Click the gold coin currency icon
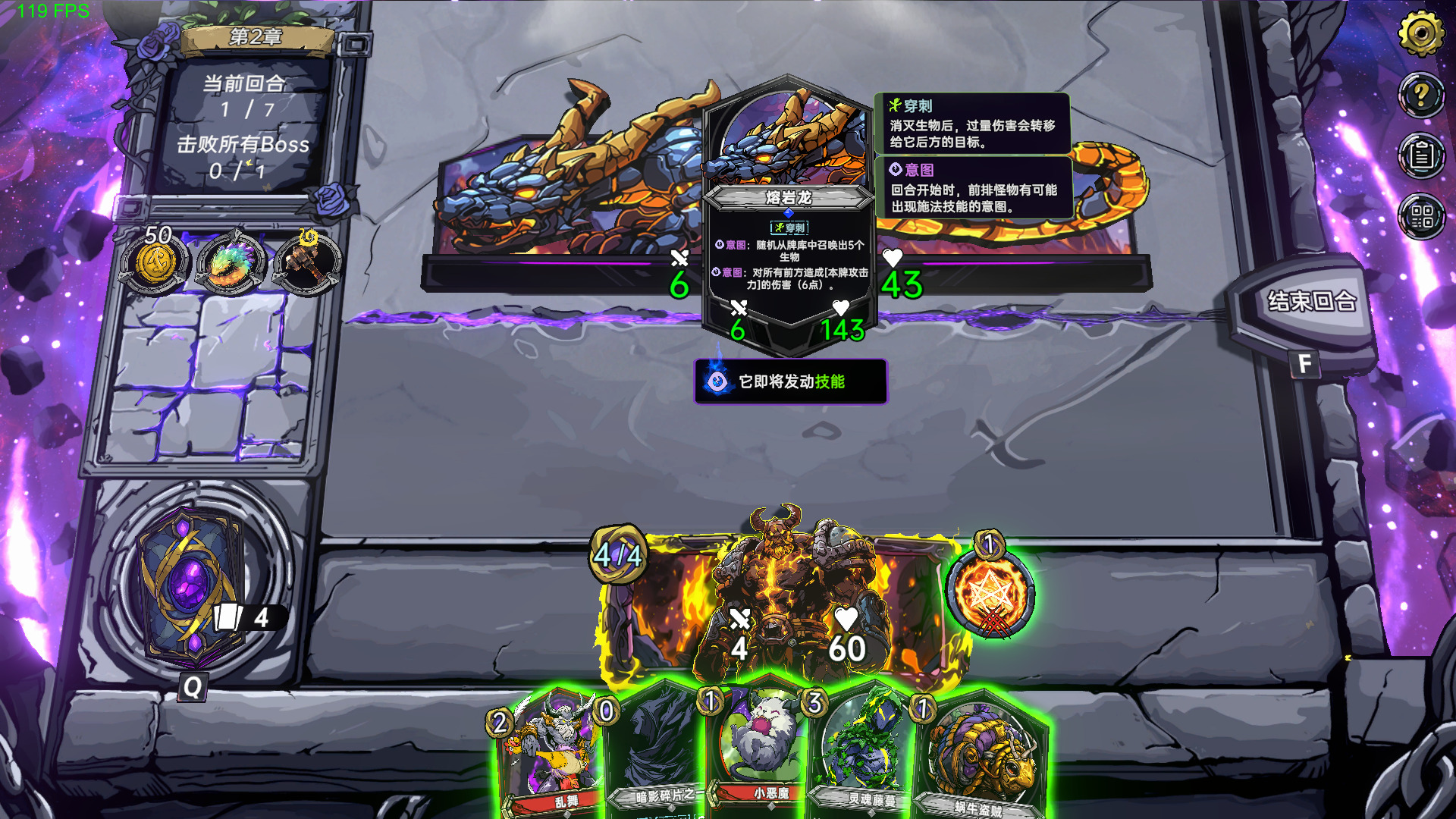This screenshot has height=819, width=1456. 155,263
